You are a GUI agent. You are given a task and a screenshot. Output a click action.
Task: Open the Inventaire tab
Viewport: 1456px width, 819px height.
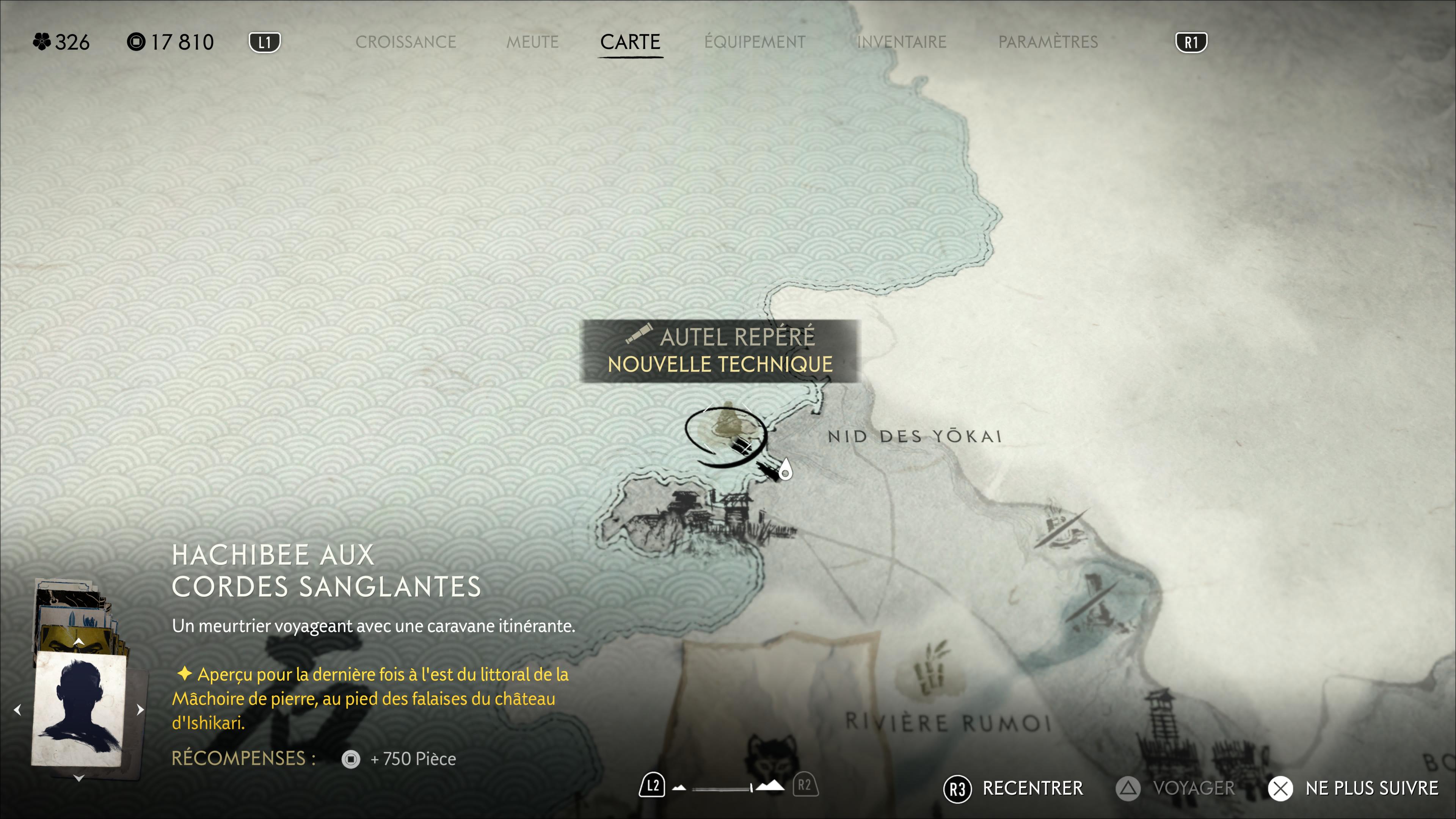[x=902, y=42]
